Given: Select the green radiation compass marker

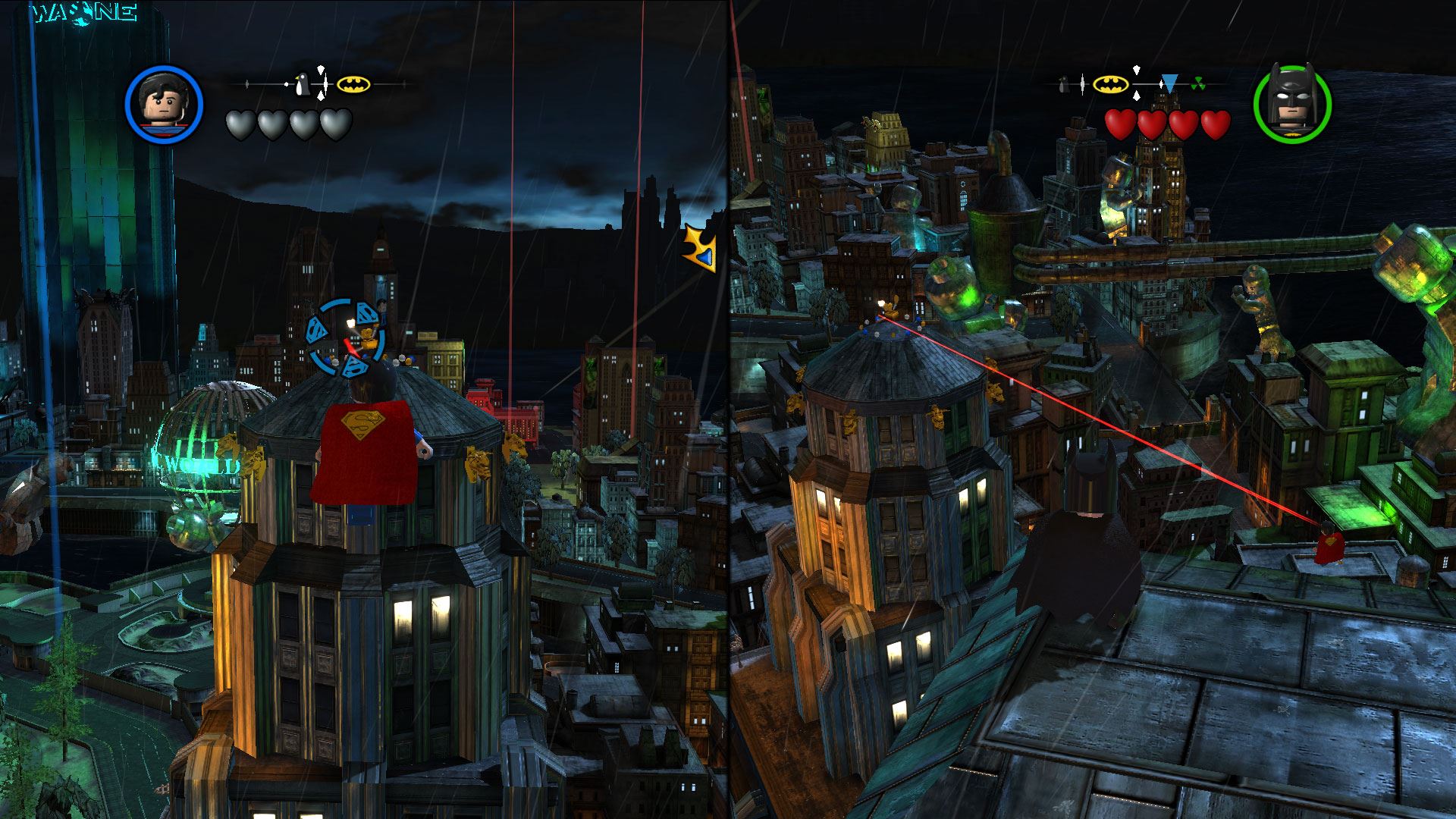Looking at the screenshot, I should [x=1197, y=84].
